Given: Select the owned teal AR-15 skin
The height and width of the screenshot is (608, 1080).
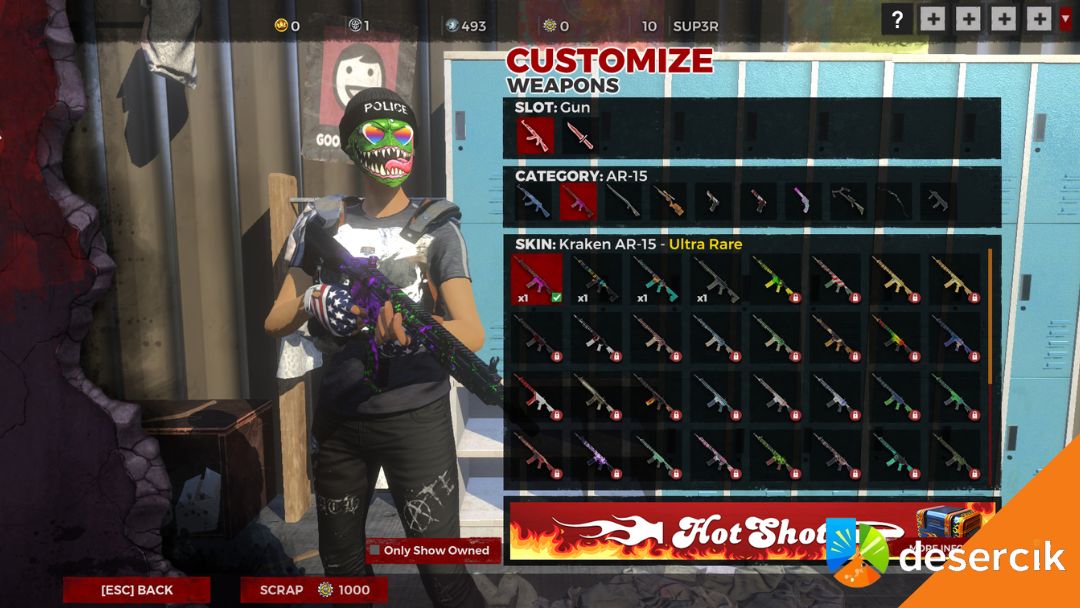Looking at the screenshot, I should (x=657, y=279).
